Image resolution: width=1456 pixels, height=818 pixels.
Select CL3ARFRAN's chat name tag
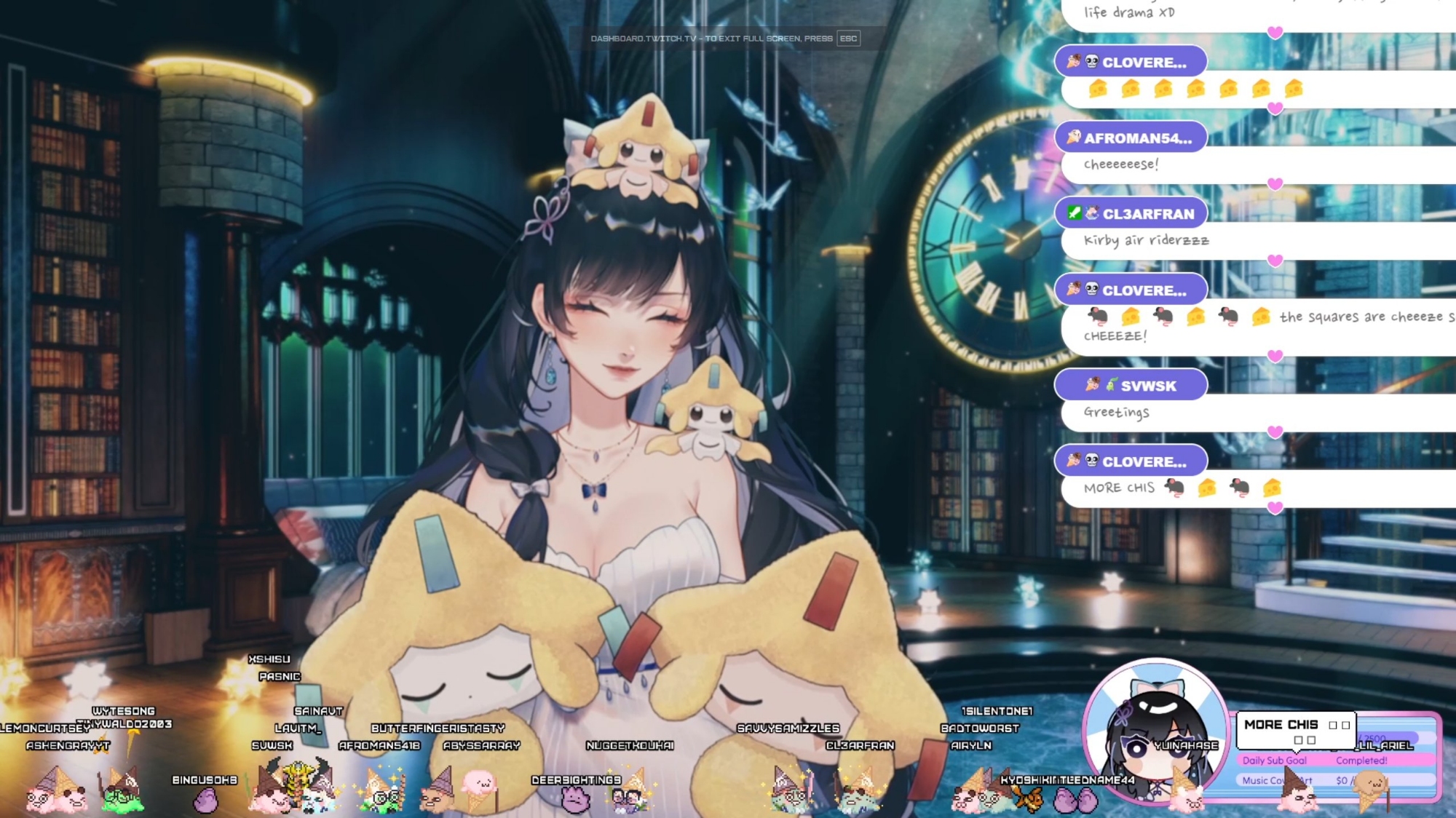pyautogui.click(x=1131, y=214)
